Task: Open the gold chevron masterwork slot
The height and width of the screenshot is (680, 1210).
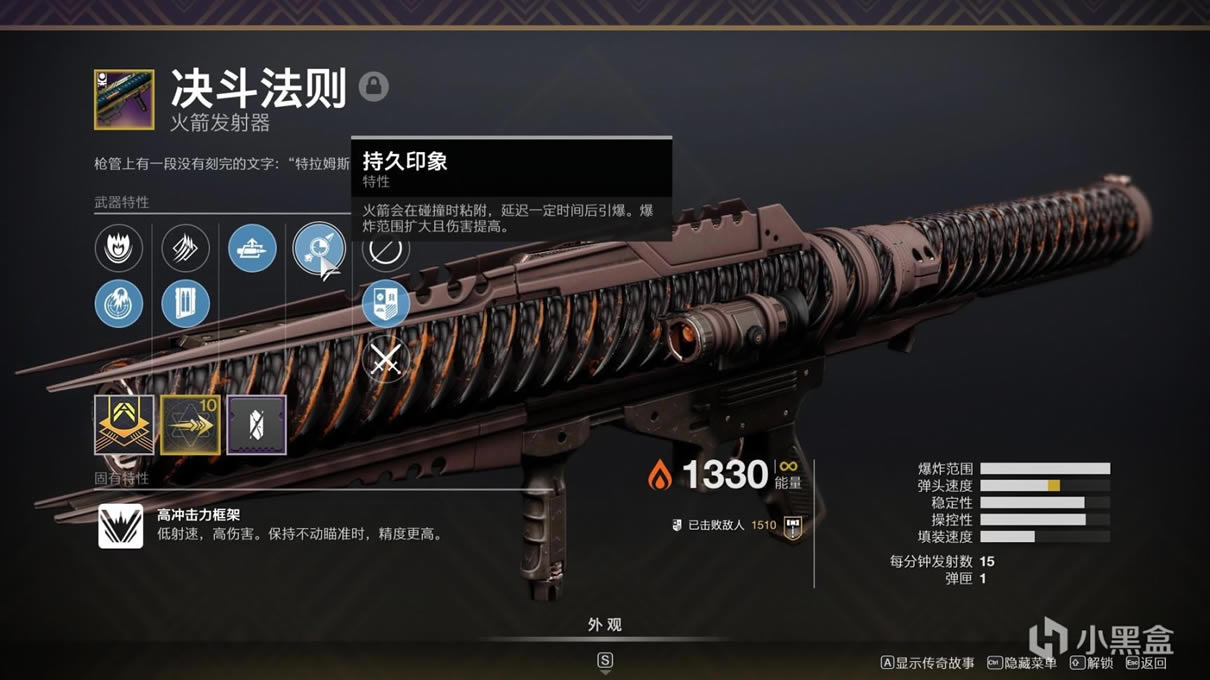Action: (124, 425)
